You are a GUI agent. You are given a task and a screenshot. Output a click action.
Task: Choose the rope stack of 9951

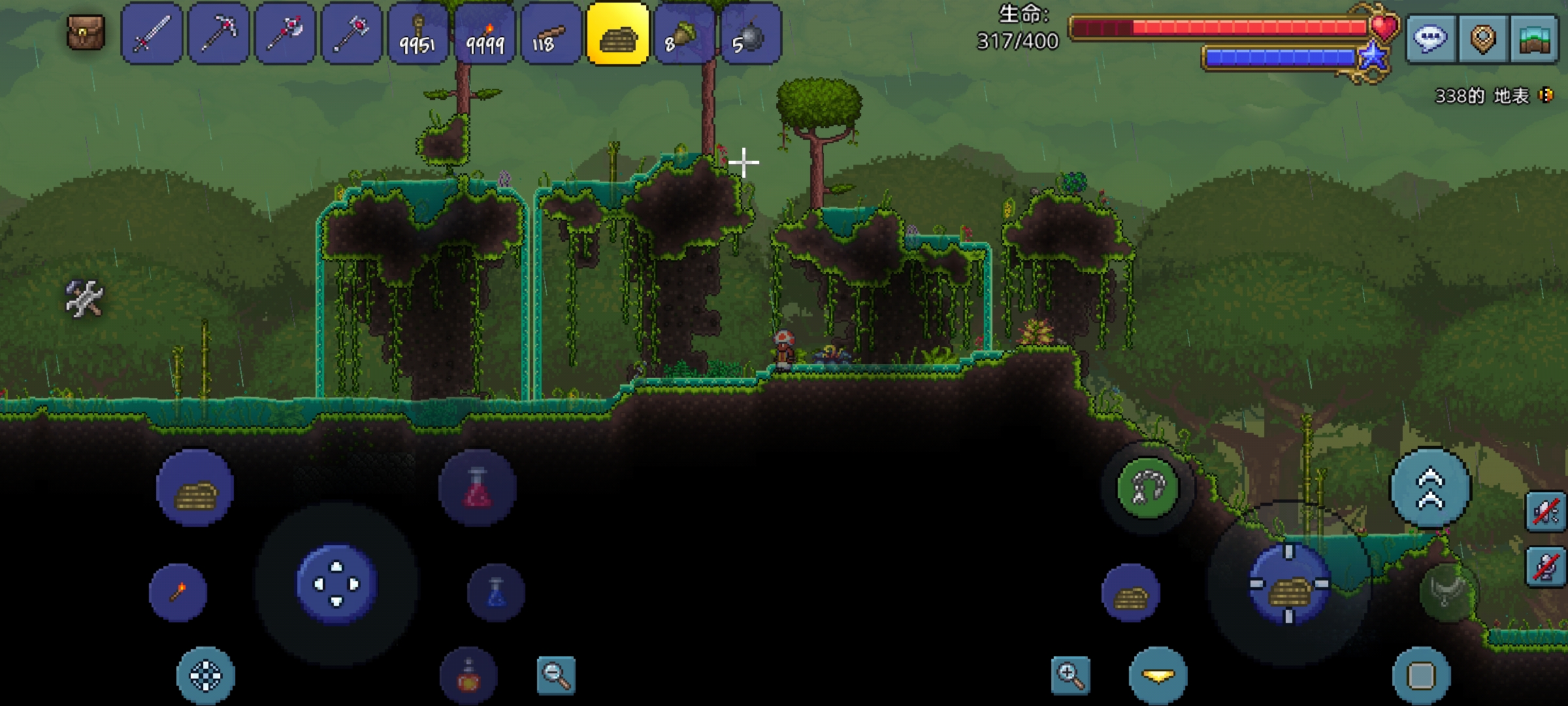tap(418, 34)
